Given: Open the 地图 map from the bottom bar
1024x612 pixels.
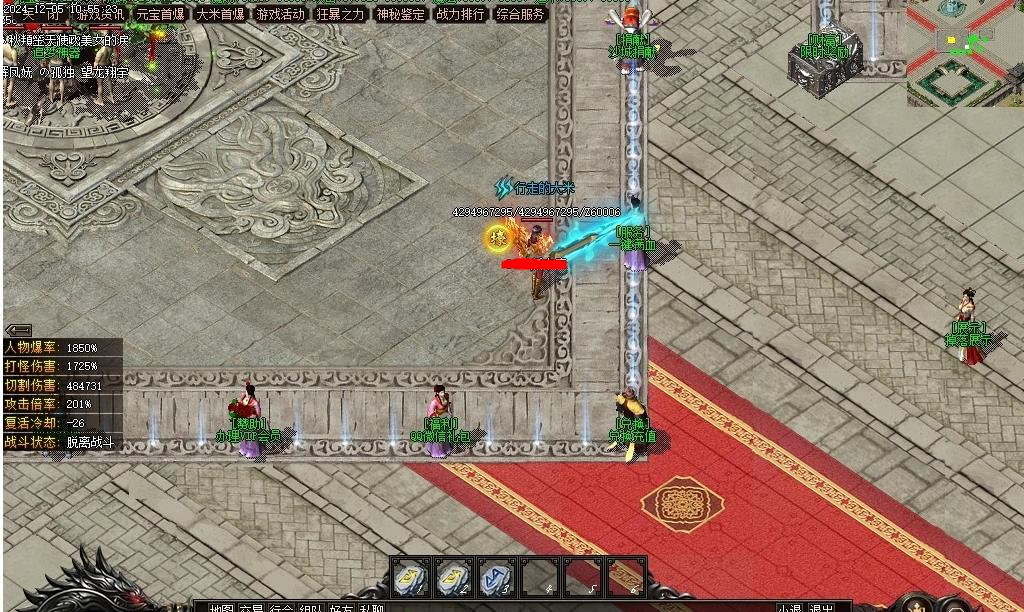Looking at the screenshot, I should pos(221,607).
